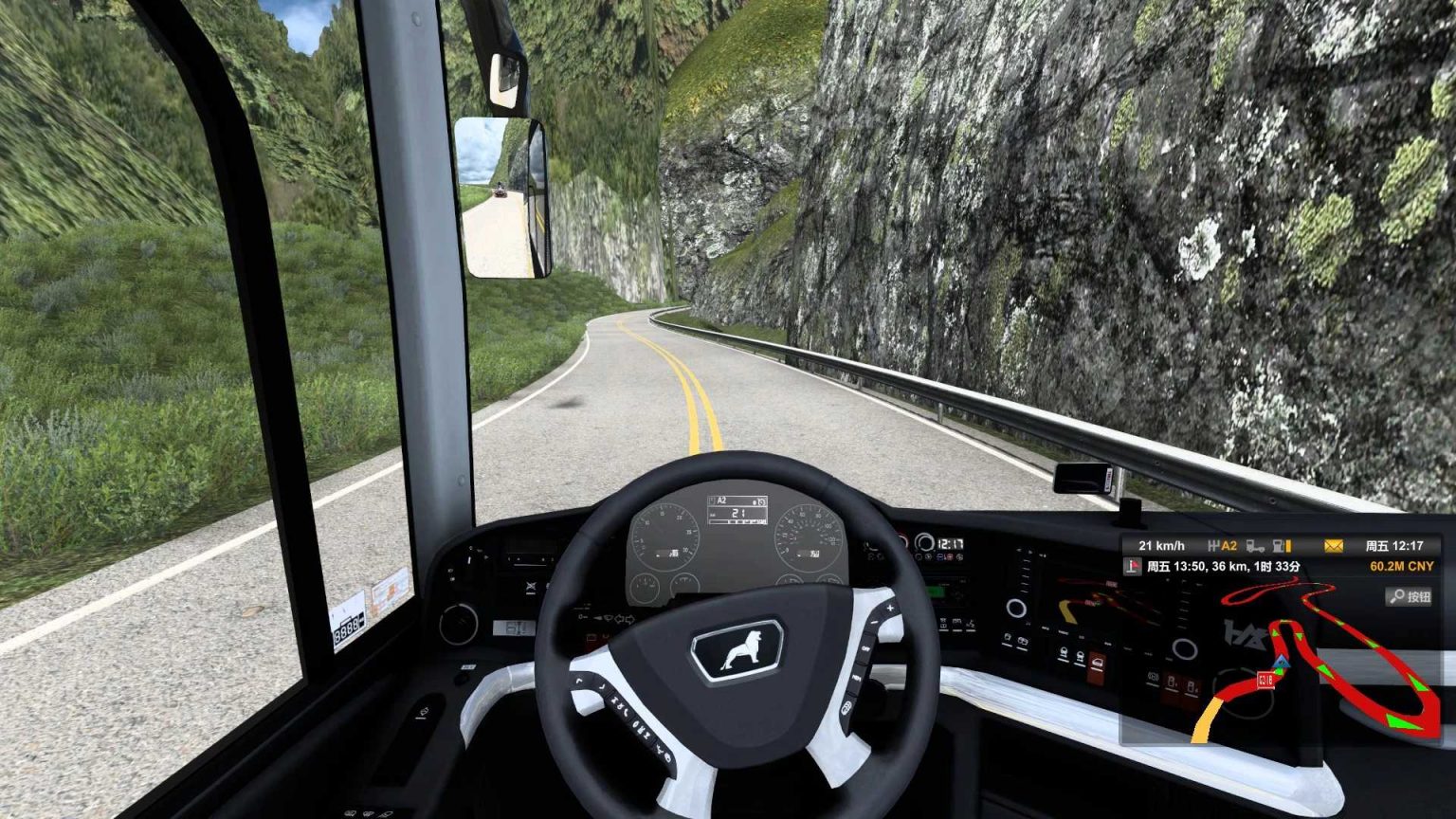
Task: Open messages via the envelope icon
Action: pos(1335,544)
